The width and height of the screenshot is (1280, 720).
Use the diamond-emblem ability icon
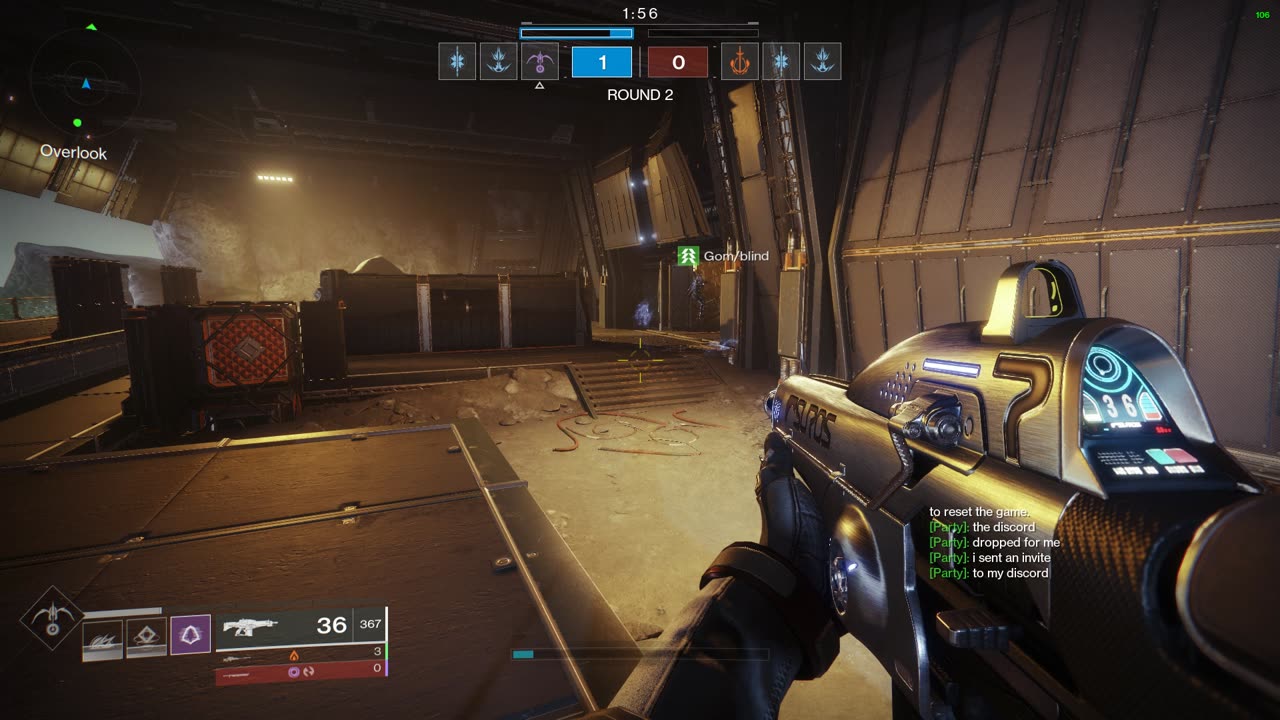pos(147,638)
